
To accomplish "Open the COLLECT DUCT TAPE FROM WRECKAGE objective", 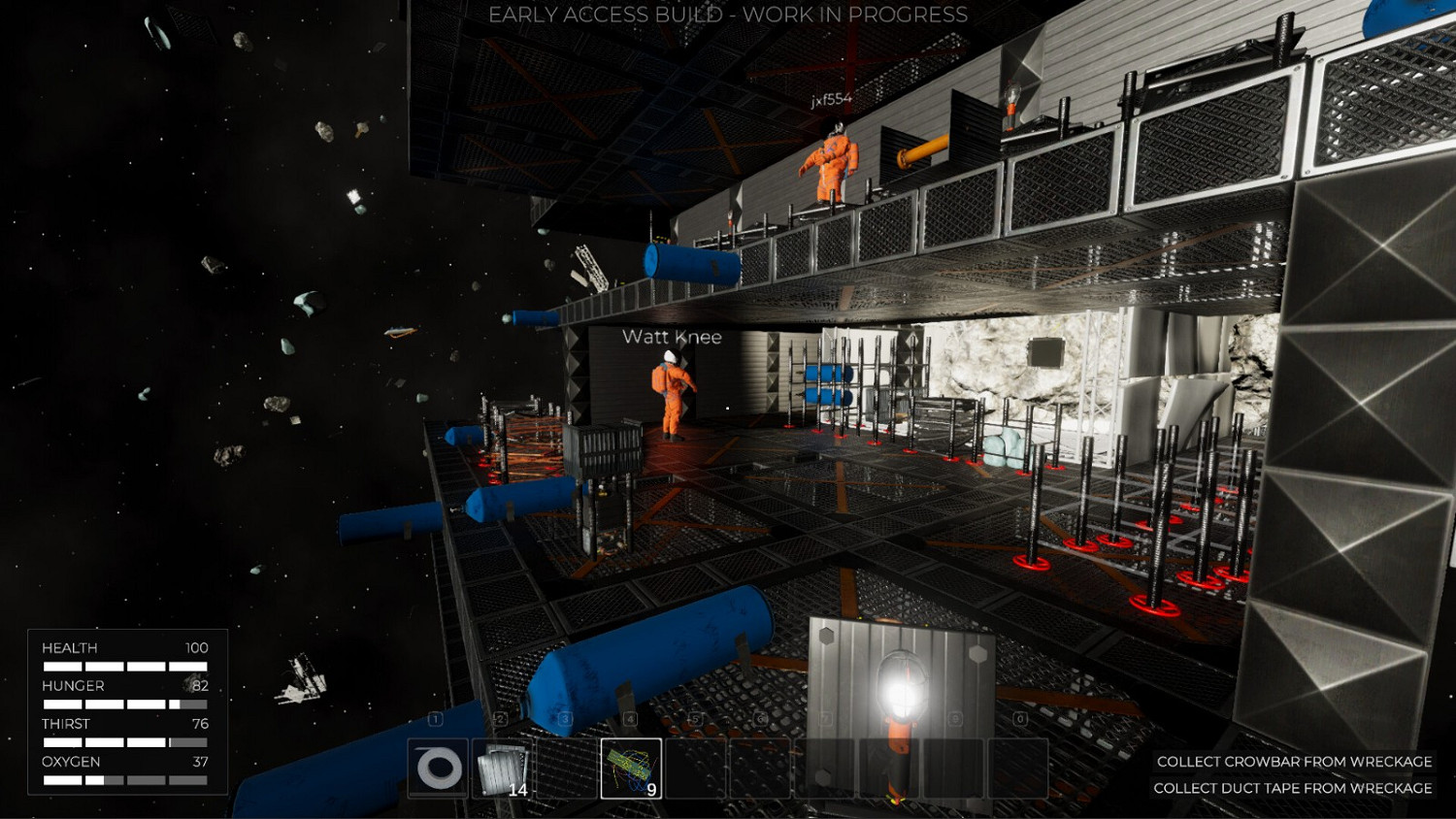I will pyautogui.click(x=1294, y=789).
